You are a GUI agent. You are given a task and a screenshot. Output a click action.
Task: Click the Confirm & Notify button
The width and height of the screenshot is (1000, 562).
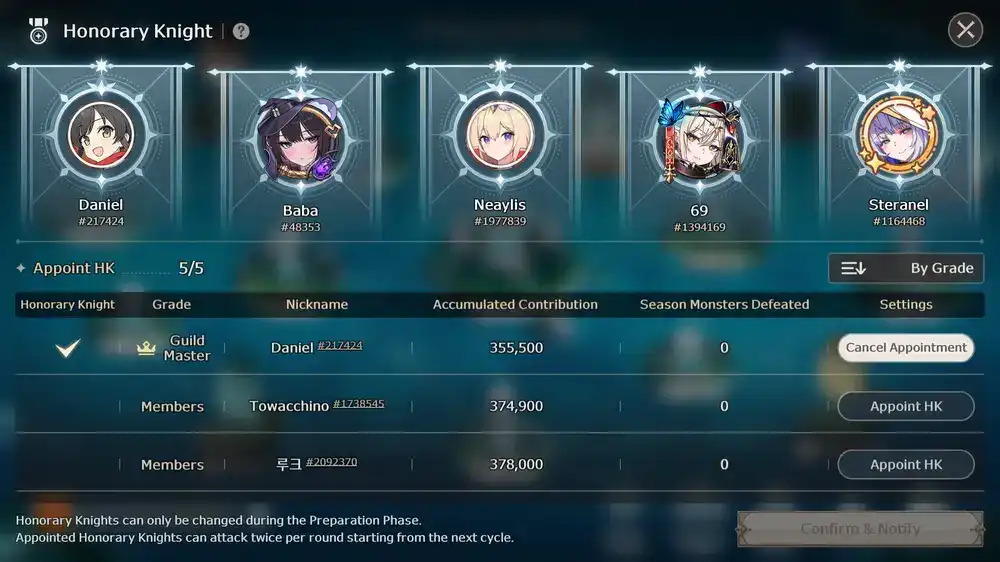[860, 528]
